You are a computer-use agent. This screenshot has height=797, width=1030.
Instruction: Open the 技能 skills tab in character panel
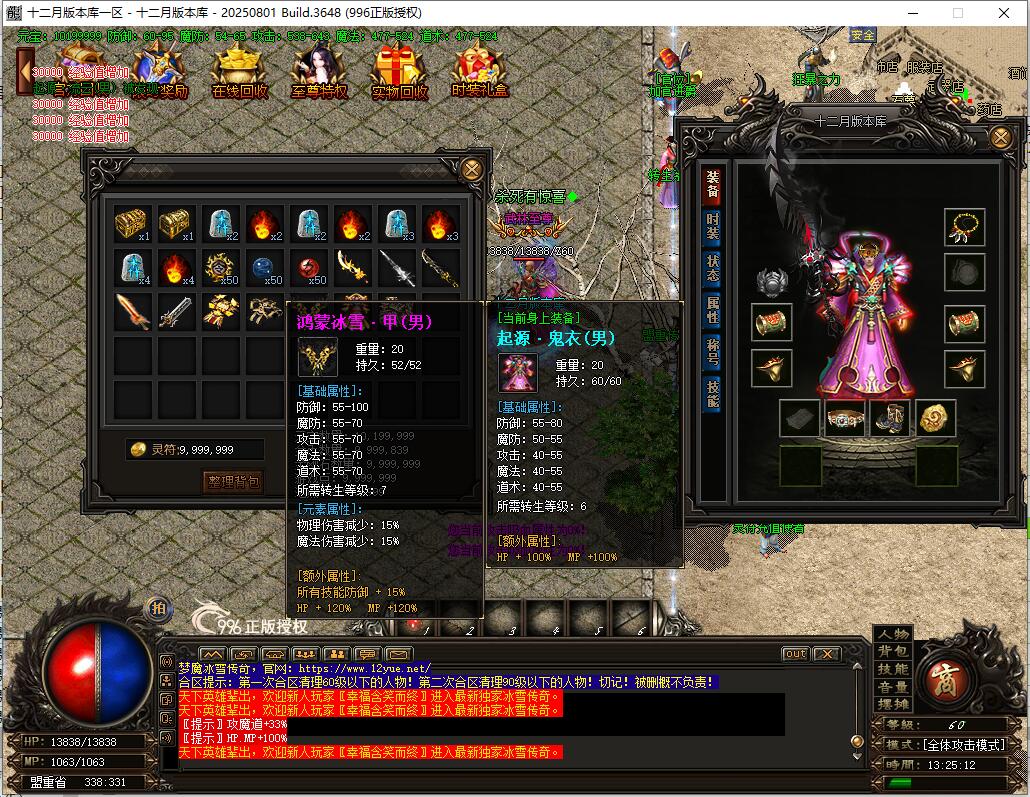[712, 394]
